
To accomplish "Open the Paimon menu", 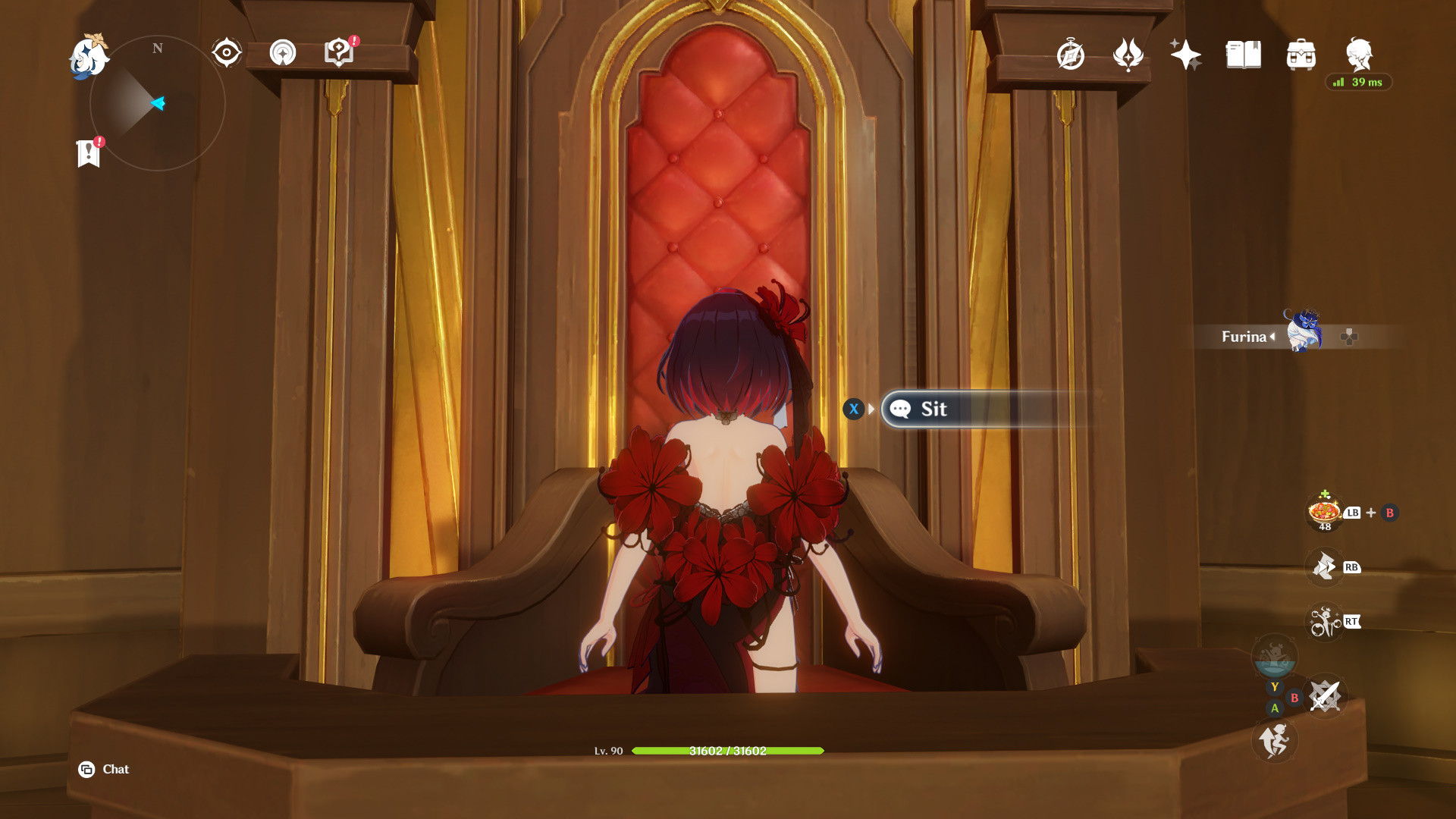I will click(89, 57).
